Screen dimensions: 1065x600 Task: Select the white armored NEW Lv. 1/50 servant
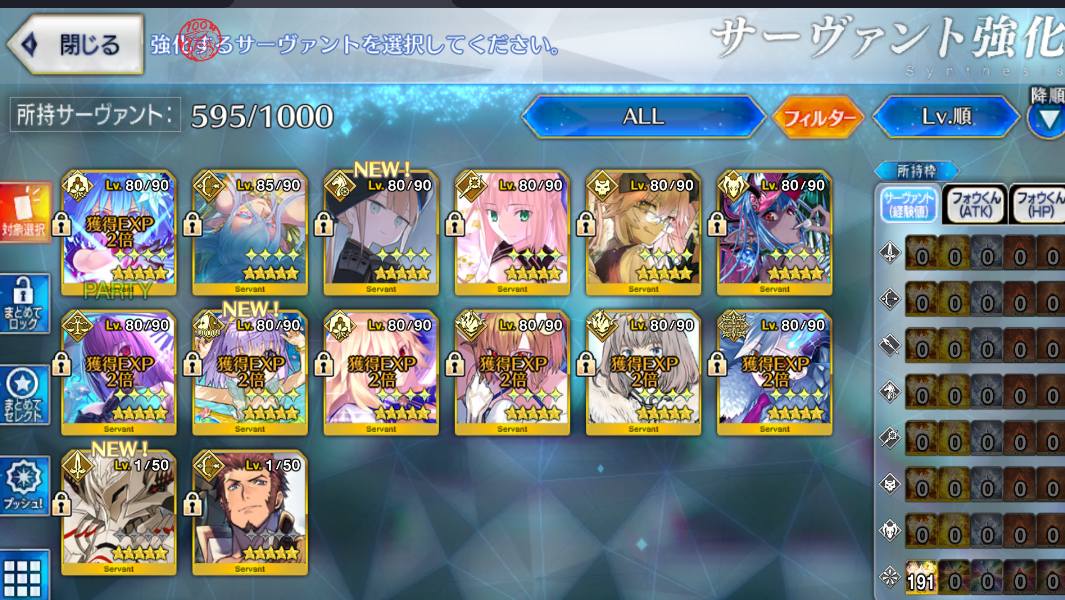(119, 511)
